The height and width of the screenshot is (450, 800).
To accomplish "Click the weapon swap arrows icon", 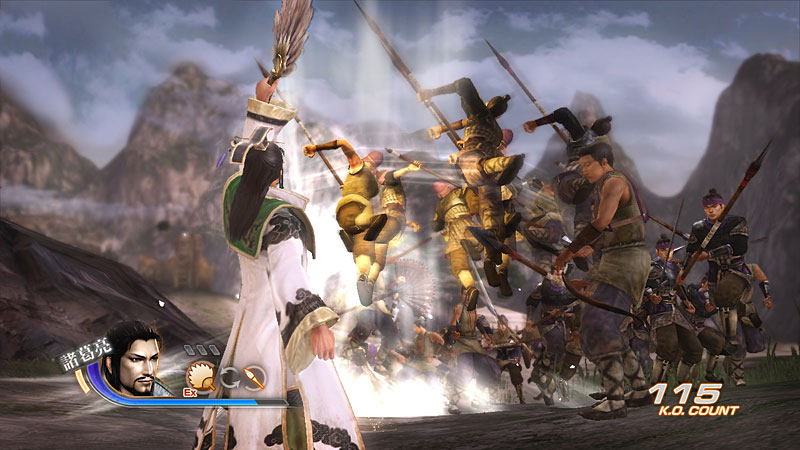I will pos(228,377).
